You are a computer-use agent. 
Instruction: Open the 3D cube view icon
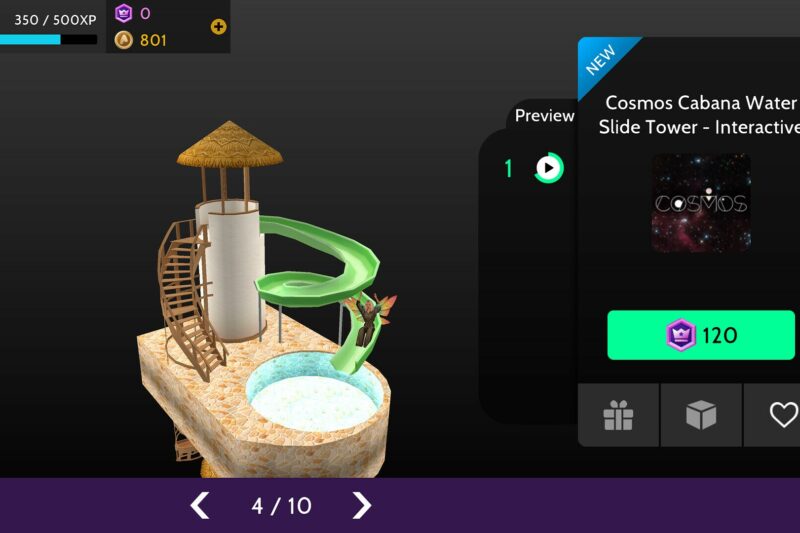[x=701, y=415]
